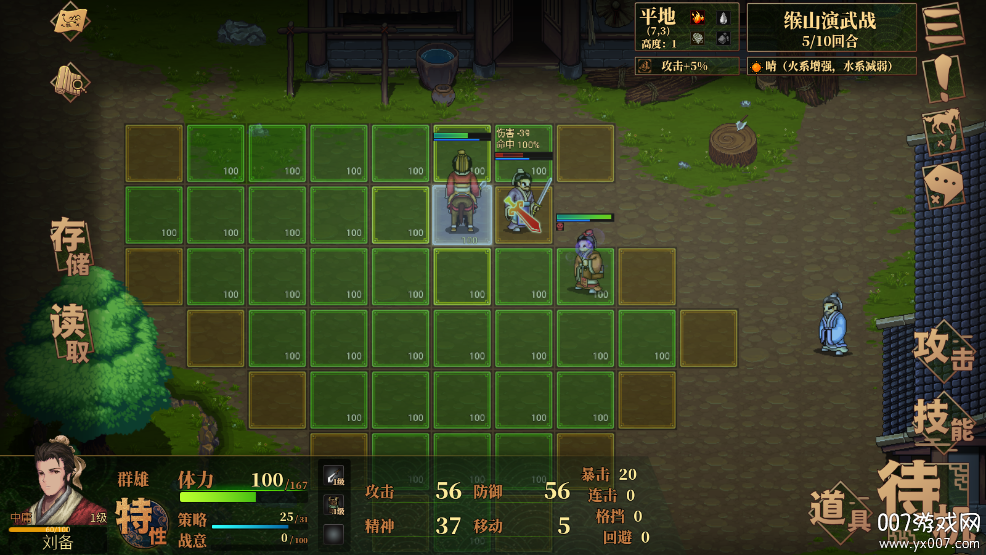Select the equipped armor slot
Image resolution: width=986 pixels, height=555 pixels.
[334, 503]
